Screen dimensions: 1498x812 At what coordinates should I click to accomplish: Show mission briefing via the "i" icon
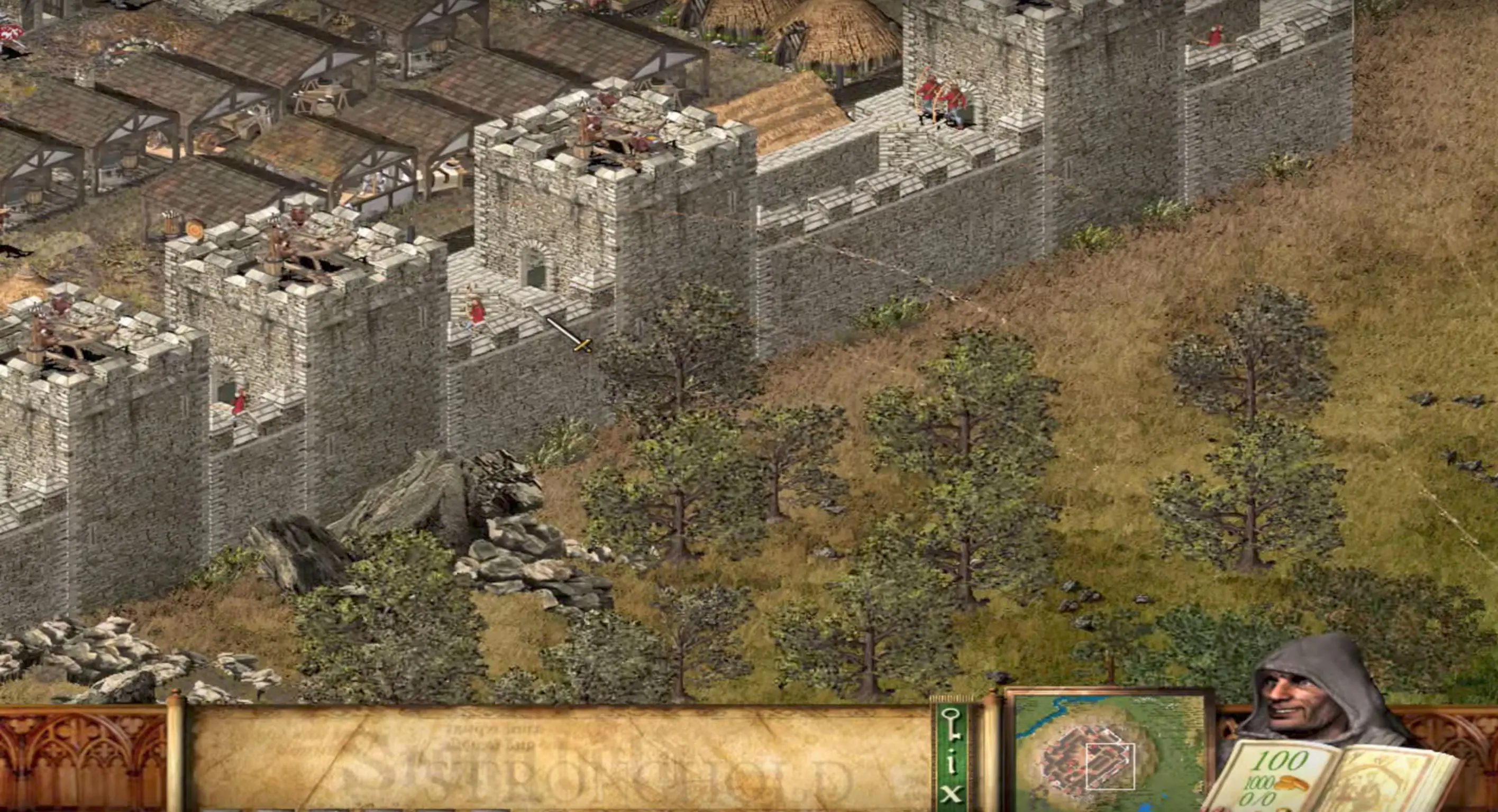pos(952,763)
